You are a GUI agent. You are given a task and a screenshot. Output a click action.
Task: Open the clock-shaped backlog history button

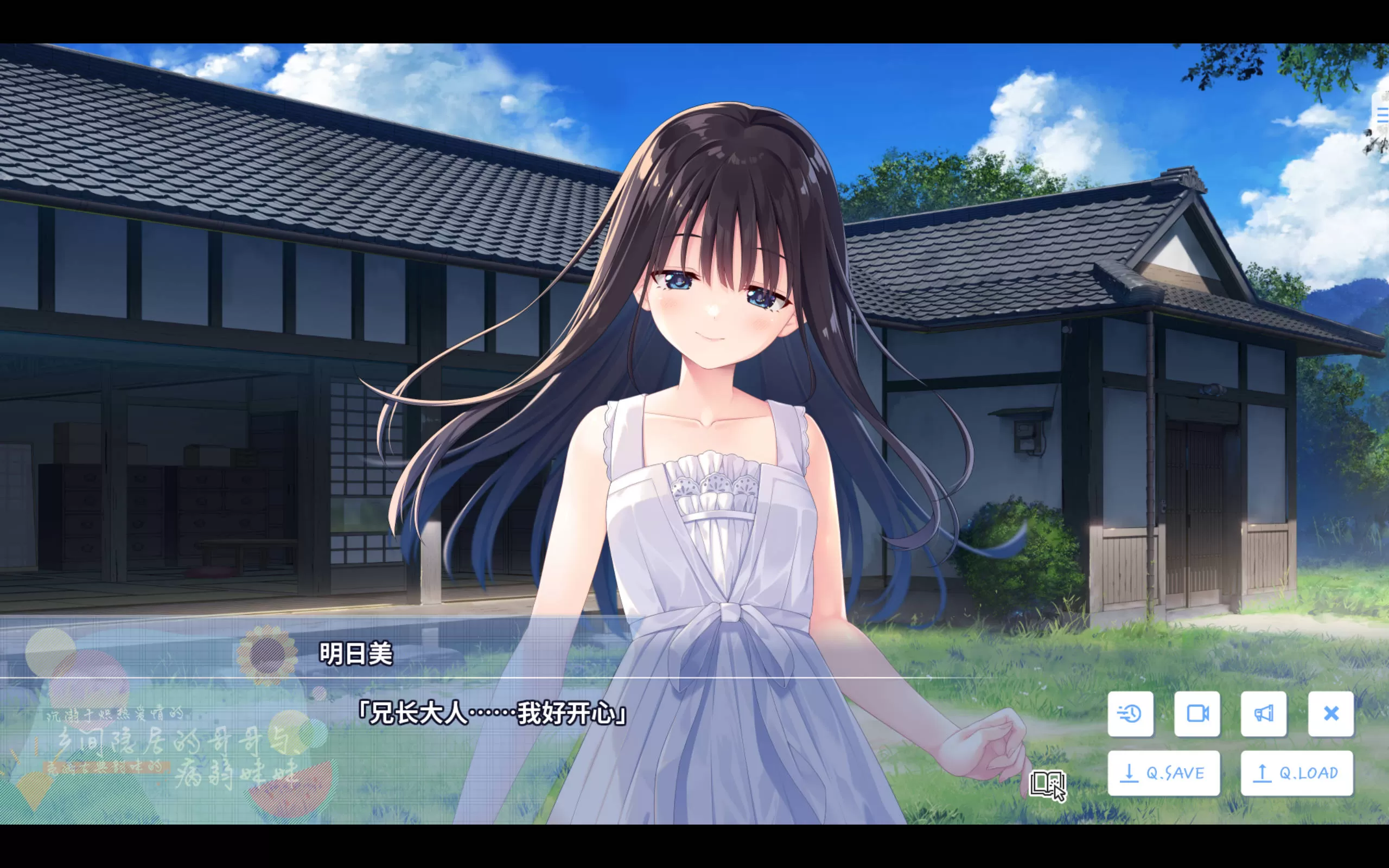coord(1130,713)
